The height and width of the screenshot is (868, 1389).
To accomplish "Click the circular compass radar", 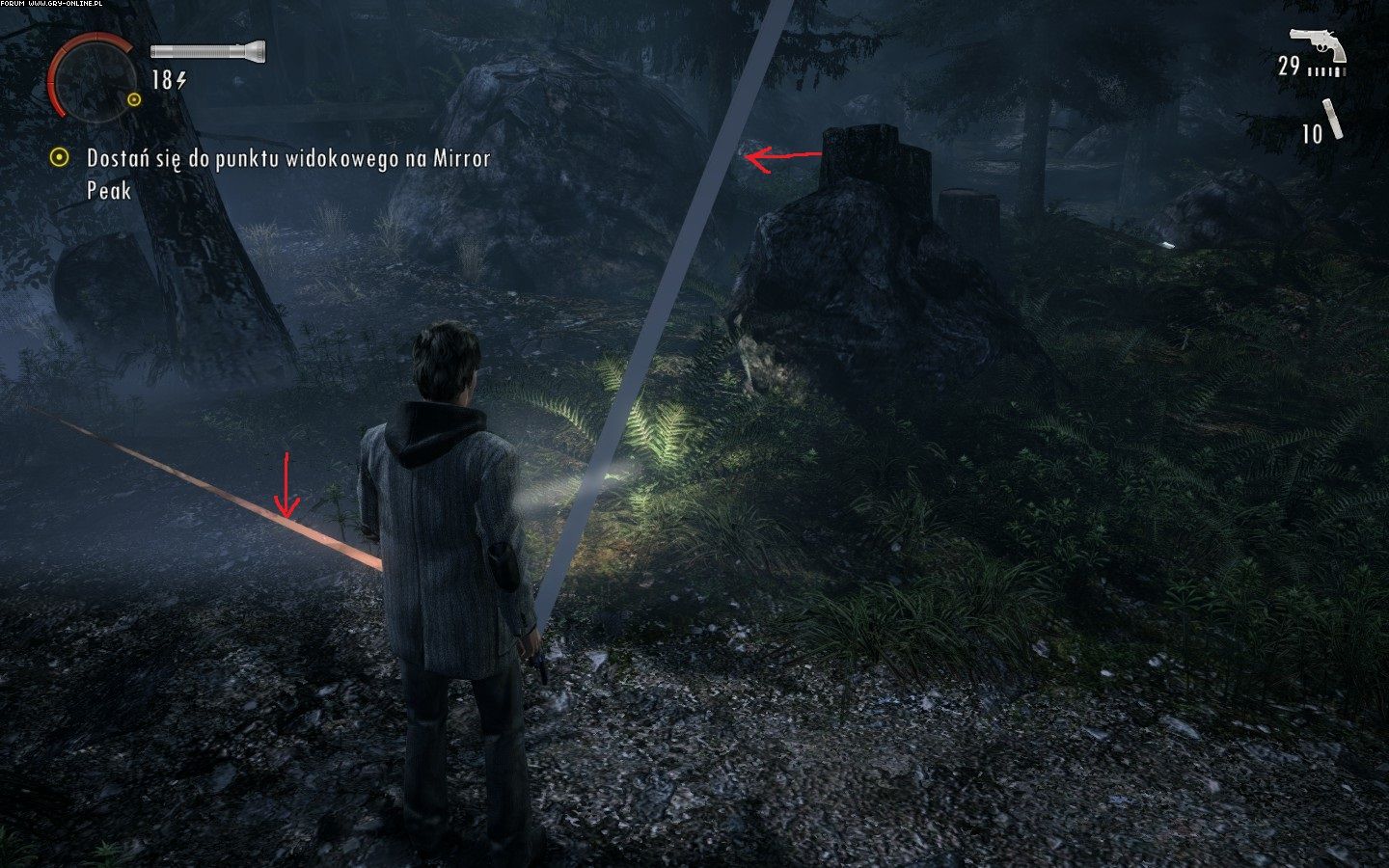I will click(x=94, y=77).
